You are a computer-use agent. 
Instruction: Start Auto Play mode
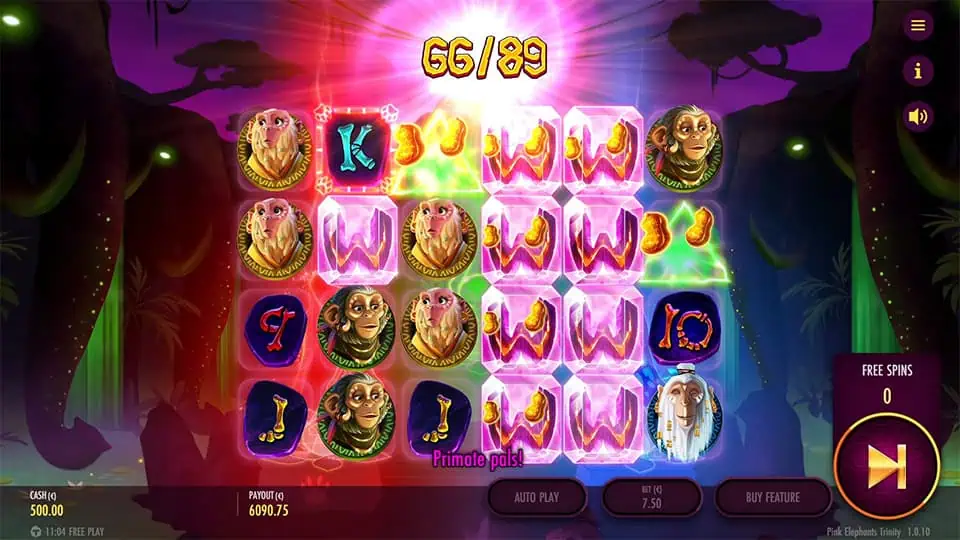[x=538, y=496]
